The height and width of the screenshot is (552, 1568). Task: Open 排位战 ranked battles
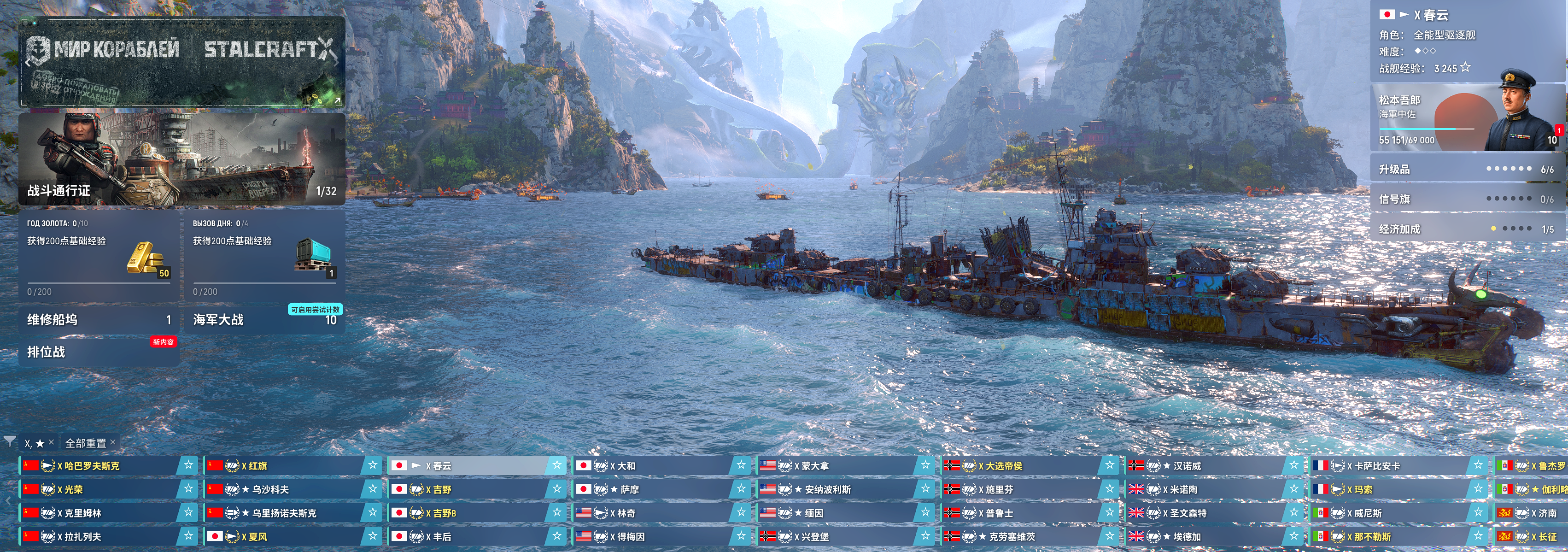tap(99, 352)
